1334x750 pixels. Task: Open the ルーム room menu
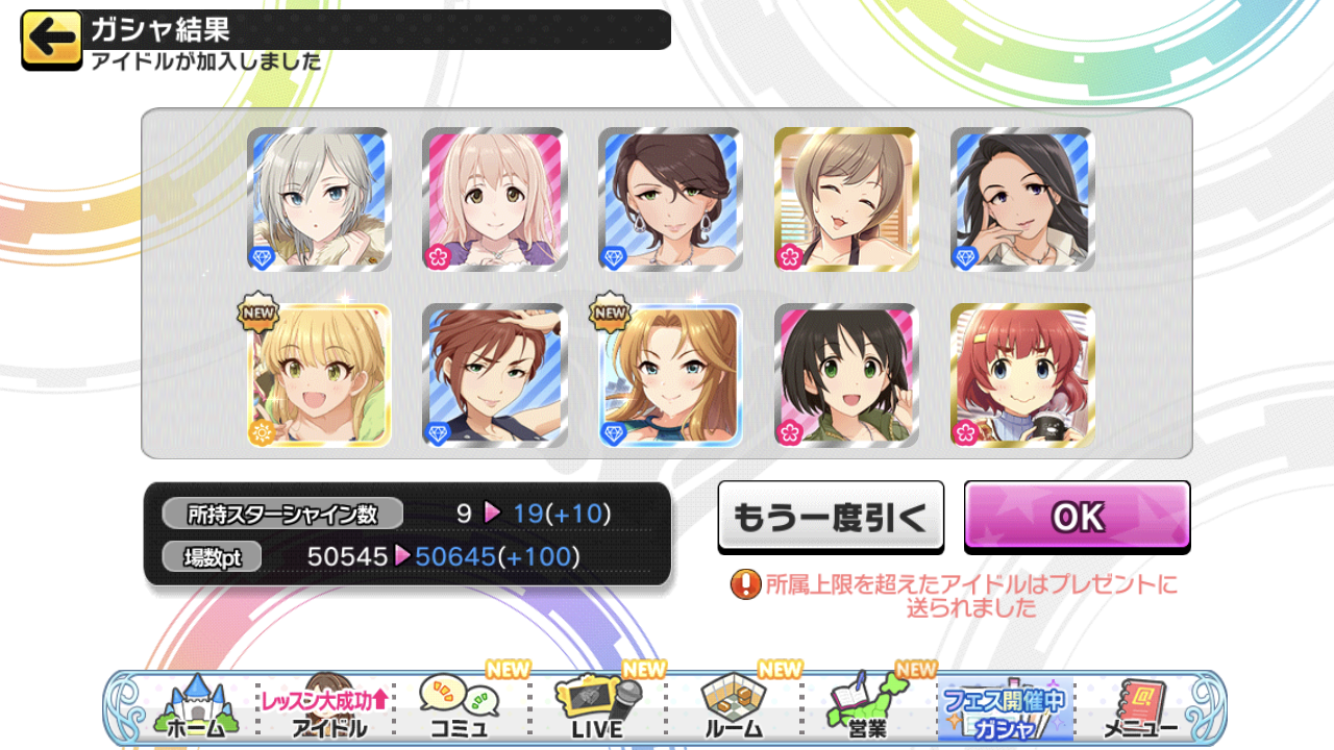[x=733, y=708]
